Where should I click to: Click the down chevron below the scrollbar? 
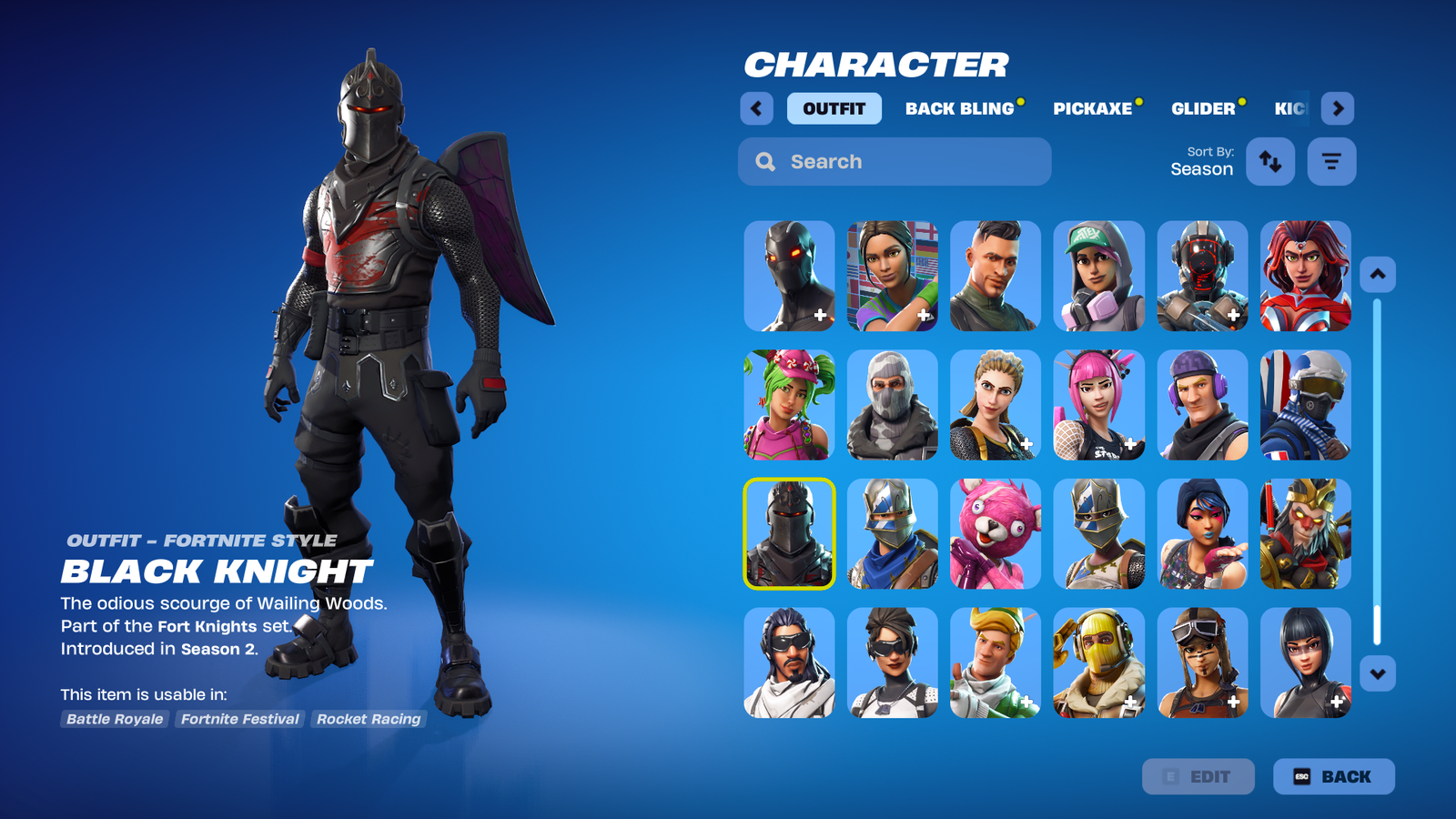(1377, 673)
